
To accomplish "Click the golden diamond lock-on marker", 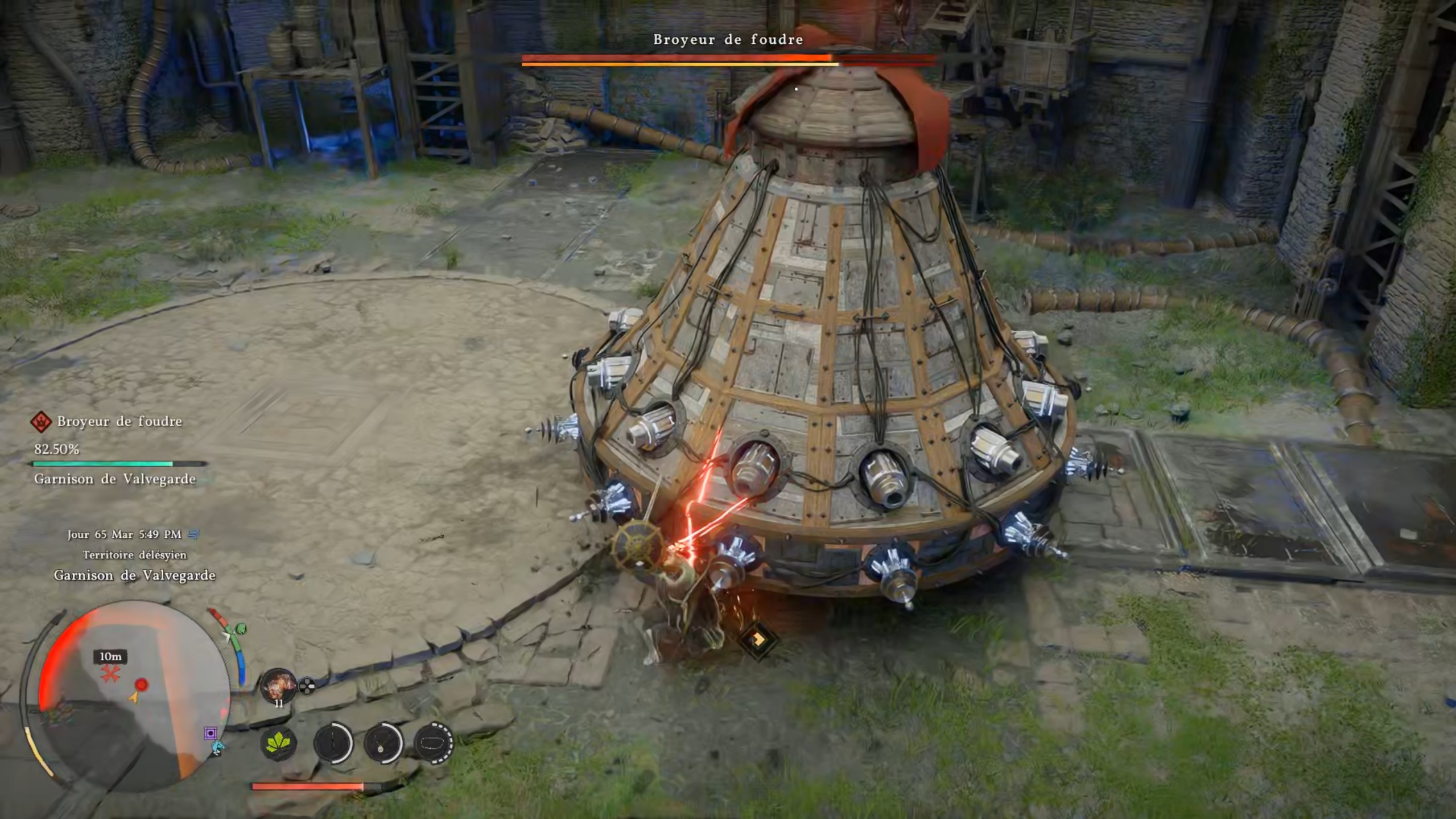I will coord(758,640).
